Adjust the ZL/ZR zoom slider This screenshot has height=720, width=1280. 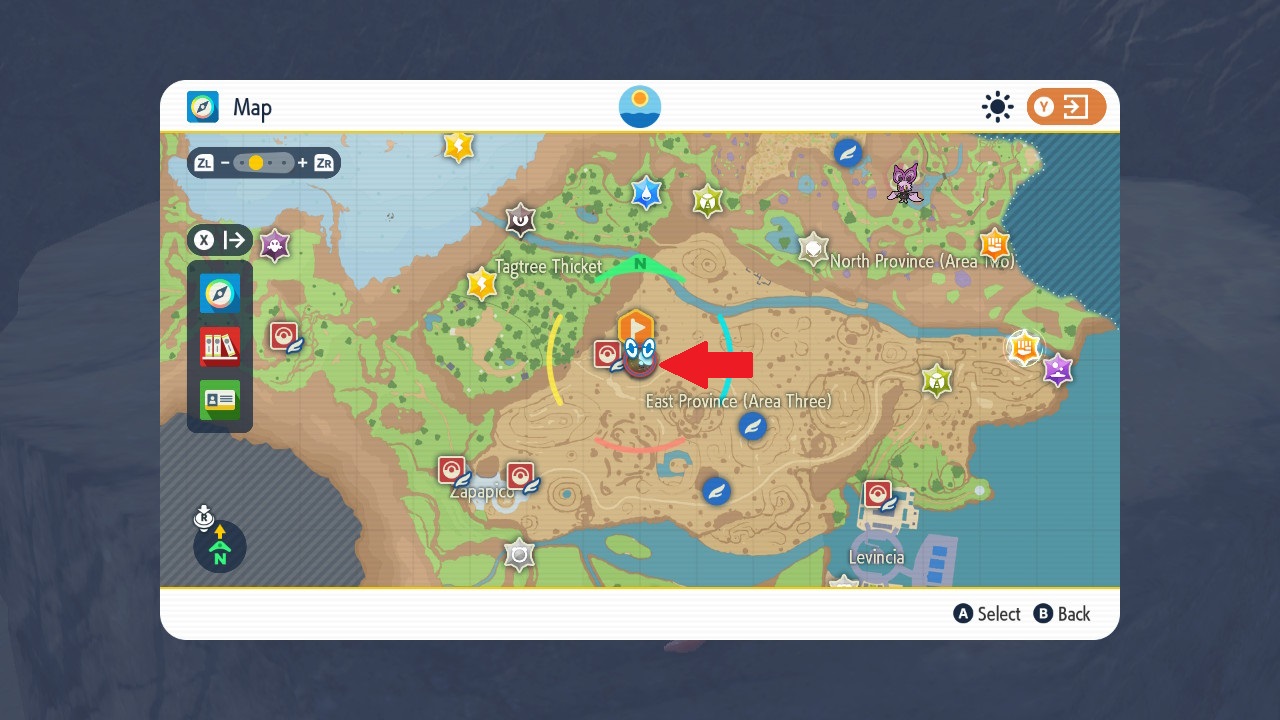pyautogui.click(x=265, y=162)
